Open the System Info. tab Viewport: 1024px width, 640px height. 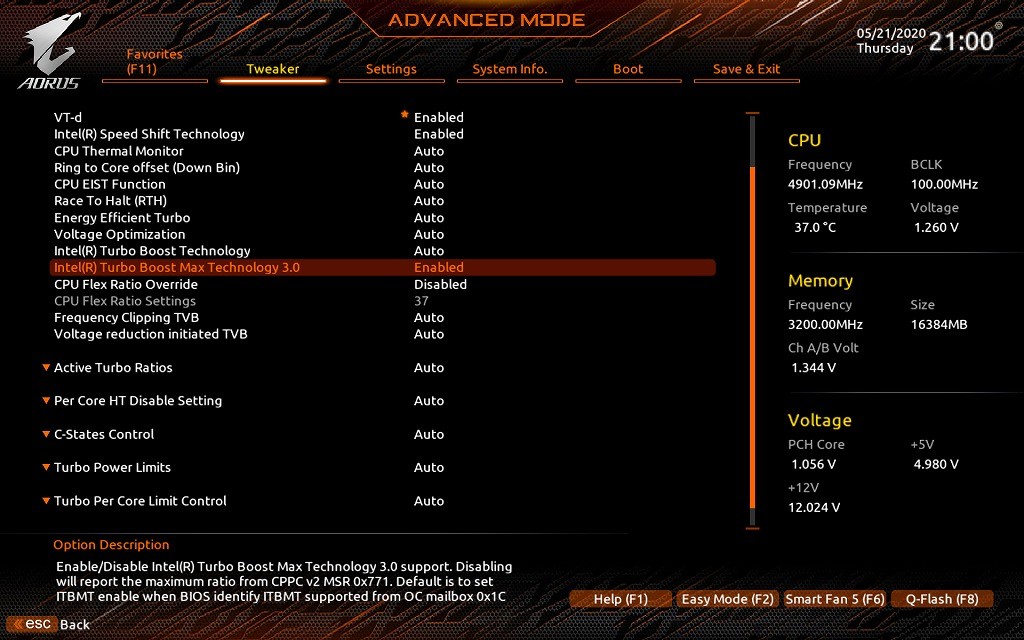(510, 69)
